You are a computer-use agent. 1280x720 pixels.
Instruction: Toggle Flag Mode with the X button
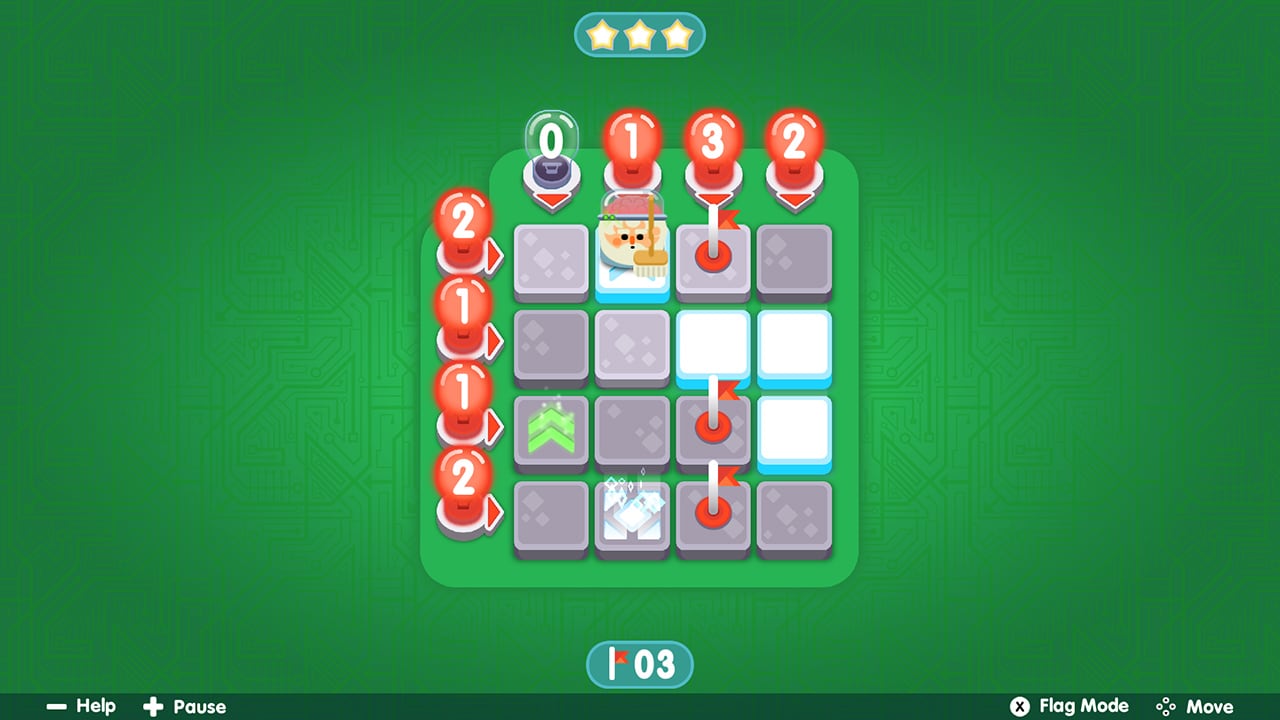point(1019,707)
